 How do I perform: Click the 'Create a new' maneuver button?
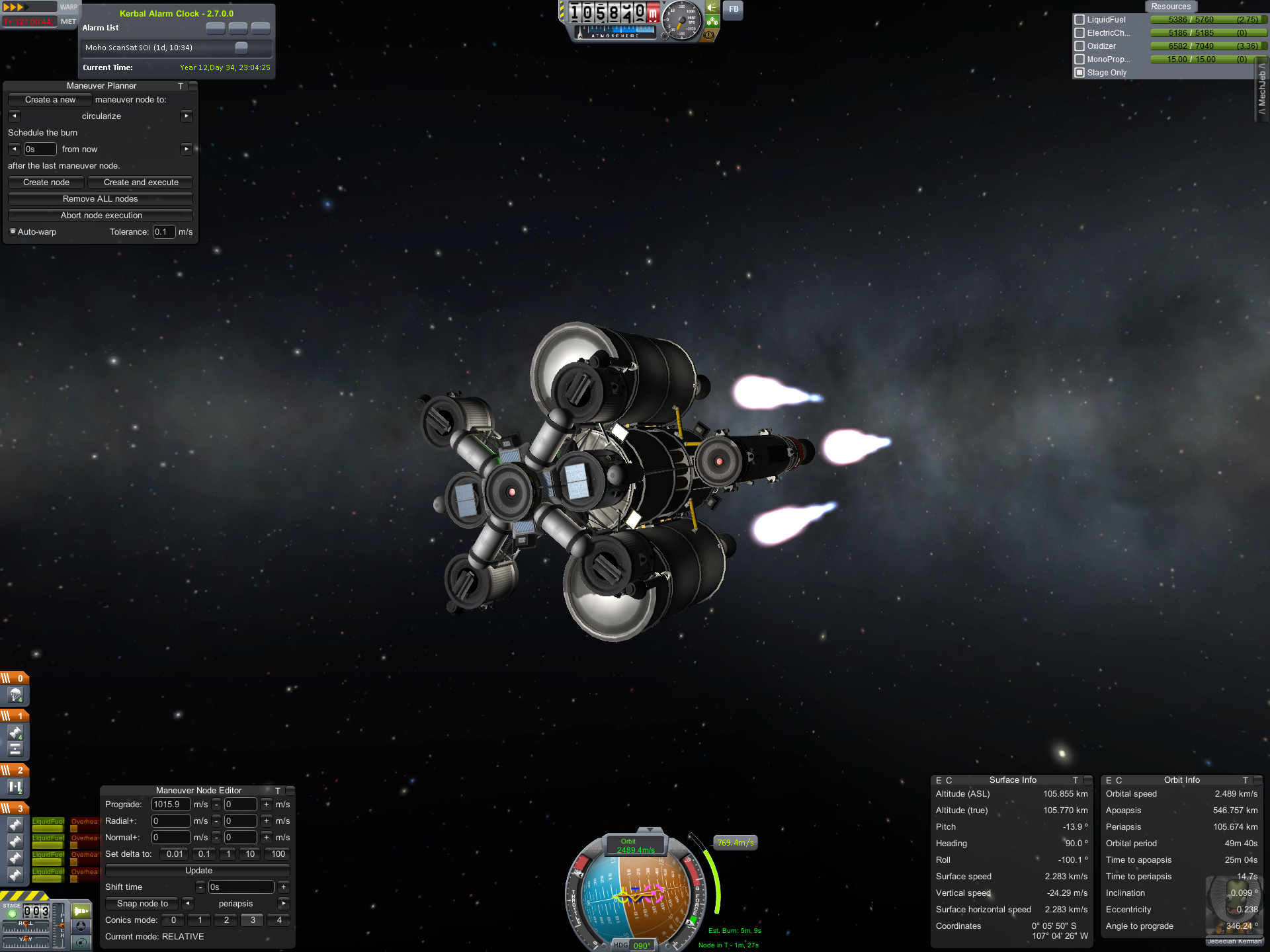click(x=50, y=100)
